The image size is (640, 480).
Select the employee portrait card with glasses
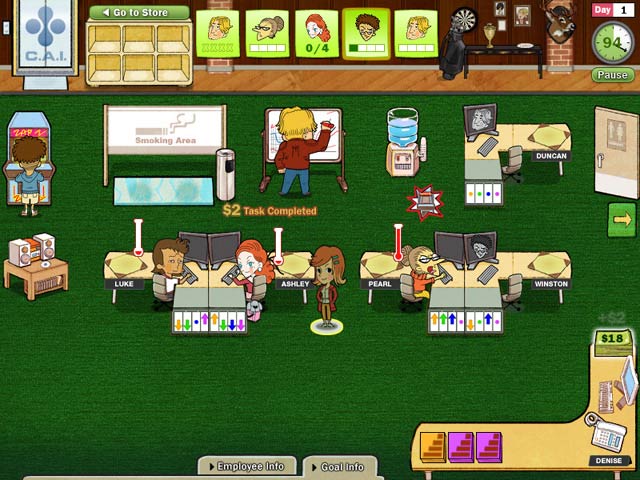(266, 33)
